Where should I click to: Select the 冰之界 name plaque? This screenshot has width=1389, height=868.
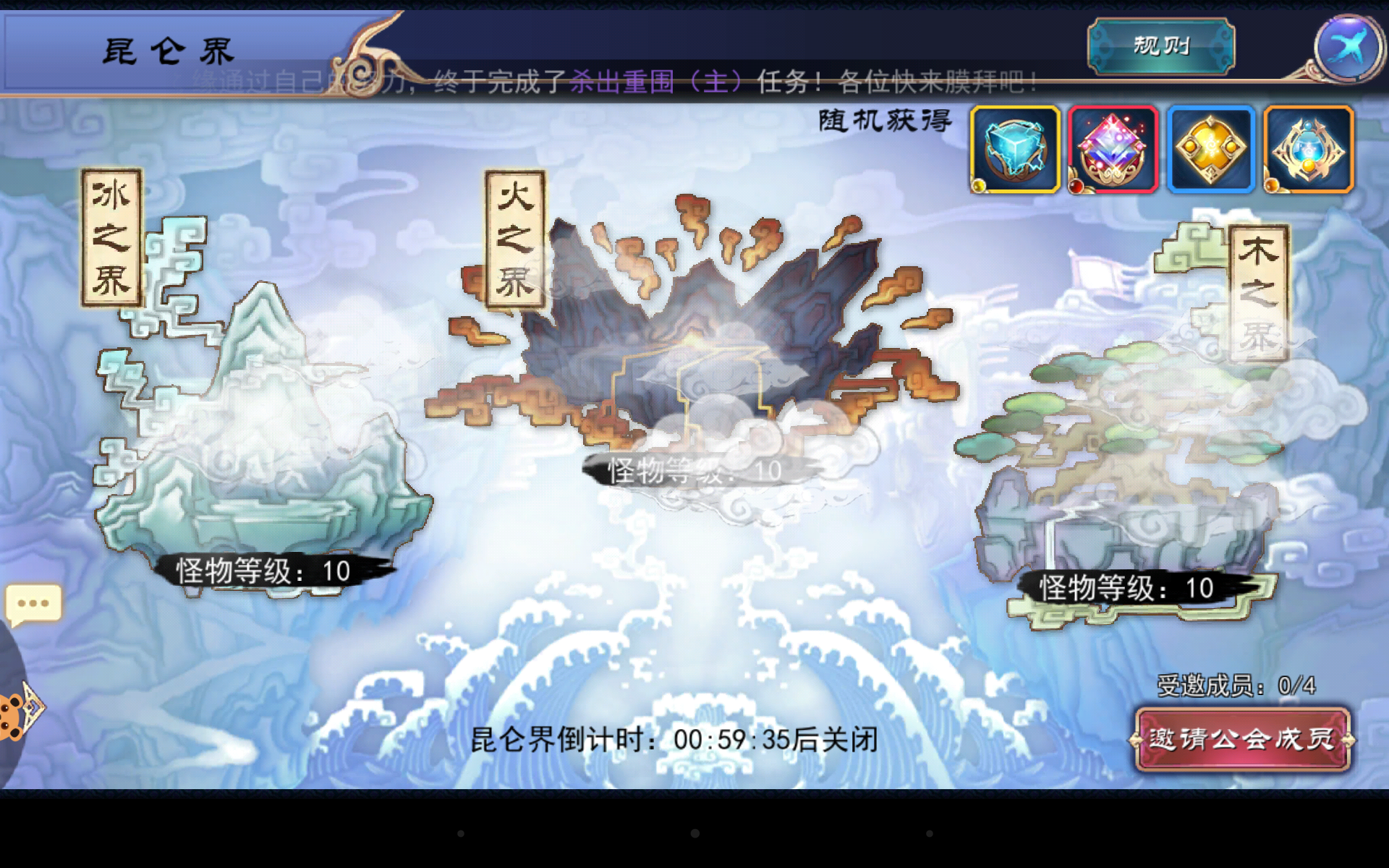112,235
